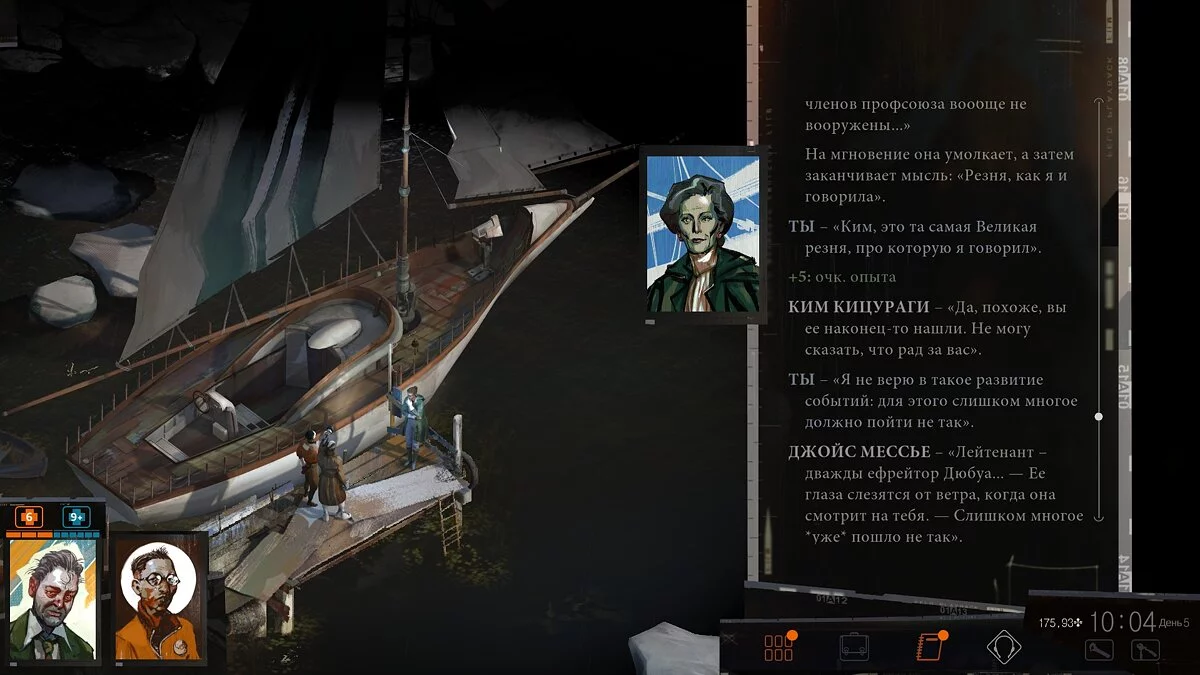Image resolution: width=1200 pixels, height=675 pixels.
Task: Open the inventory briefcase icon
Action: tap(854, 647)
